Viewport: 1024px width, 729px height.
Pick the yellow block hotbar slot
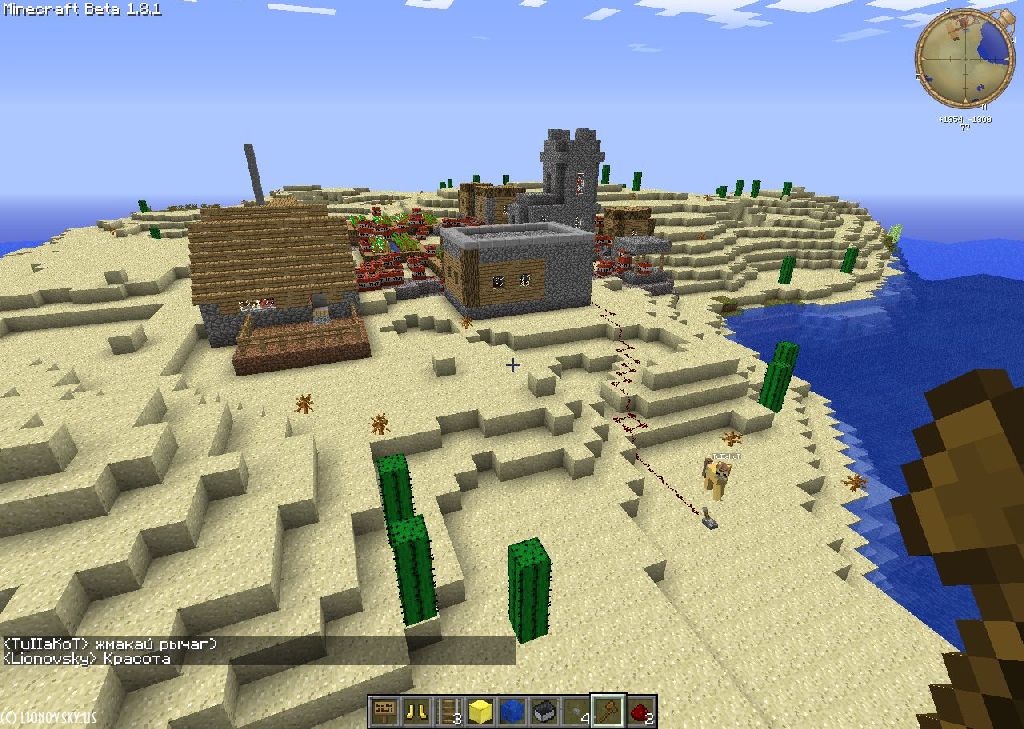[480, 712]
